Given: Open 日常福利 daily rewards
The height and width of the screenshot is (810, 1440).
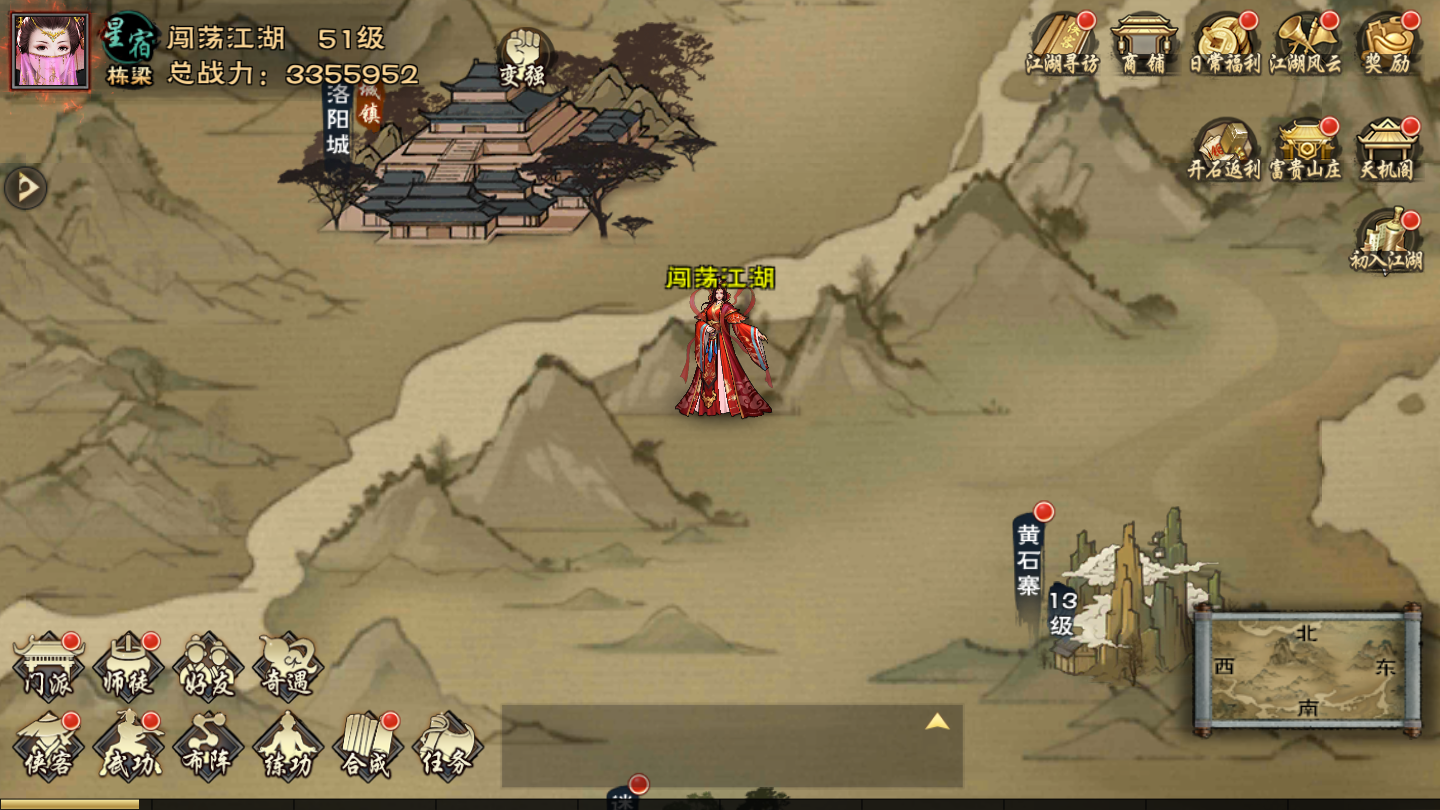Looking at the screenshot, I should [x=1224, y=44].
